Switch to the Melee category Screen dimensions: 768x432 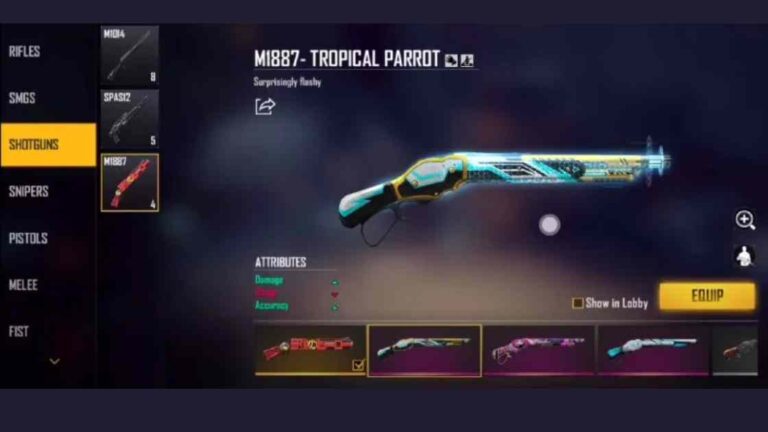coord(23,285)
